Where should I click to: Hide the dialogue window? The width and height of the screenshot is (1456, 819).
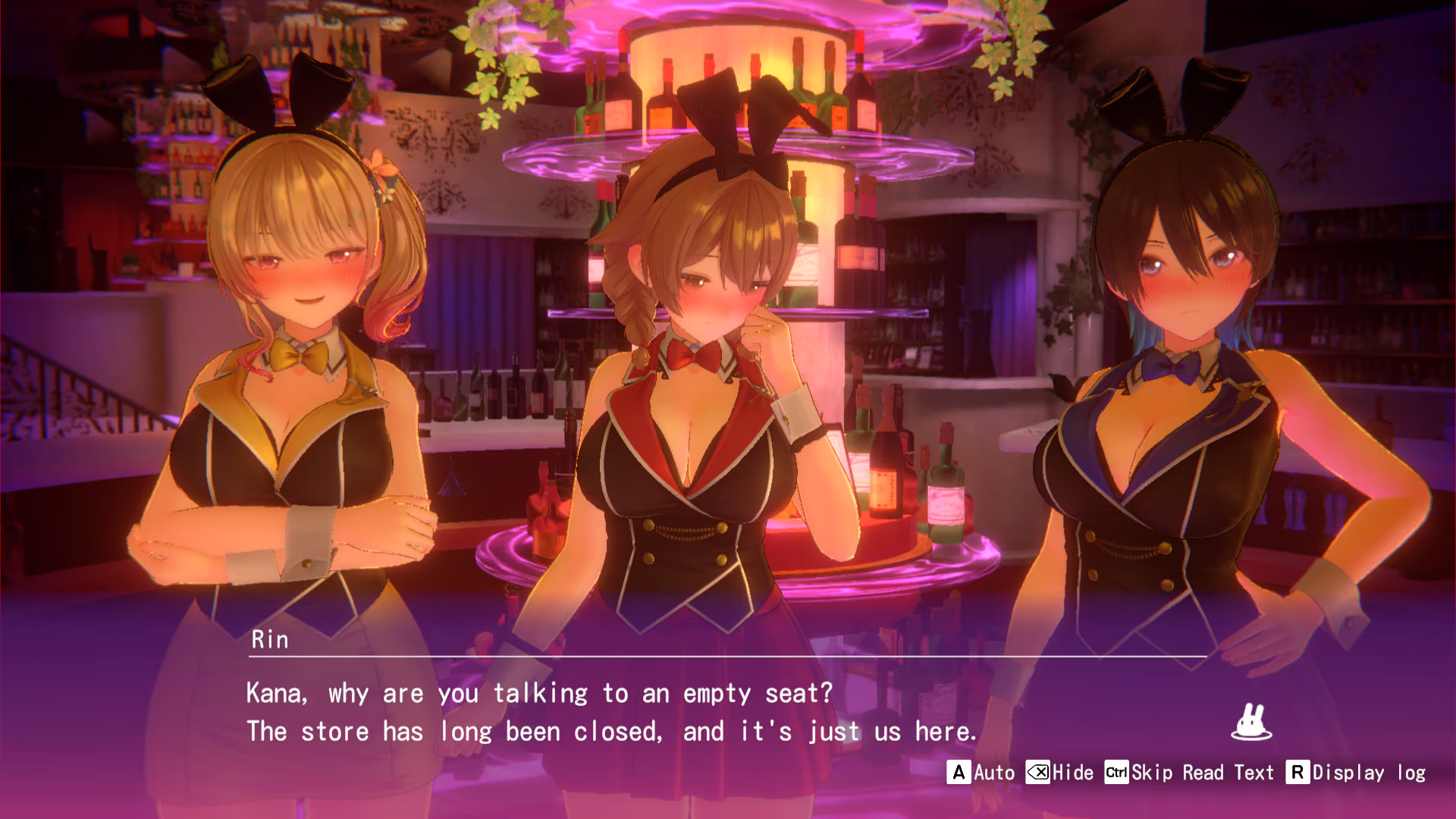[x=1060, y=773]
